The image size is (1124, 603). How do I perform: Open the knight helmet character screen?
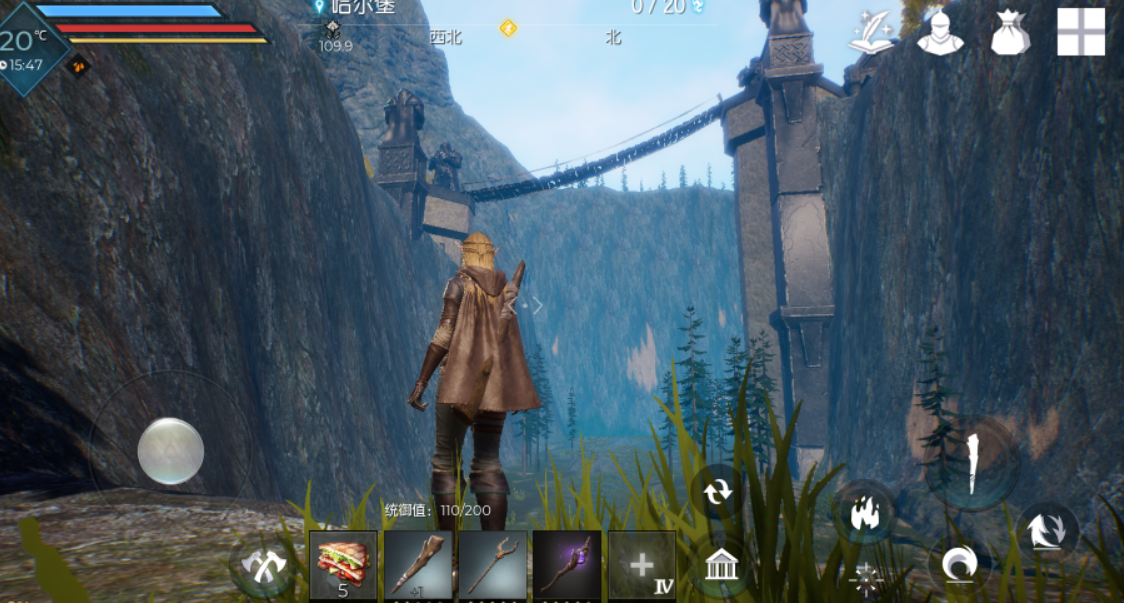click(x=940, y=33)
